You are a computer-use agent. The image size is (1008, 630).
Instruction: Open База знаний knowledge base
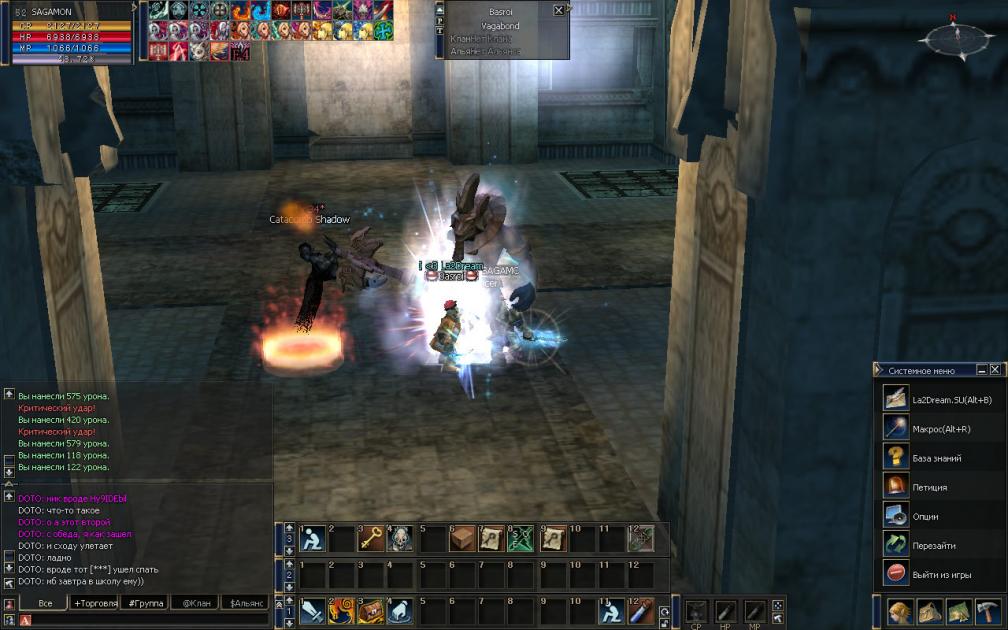[936, 458]
